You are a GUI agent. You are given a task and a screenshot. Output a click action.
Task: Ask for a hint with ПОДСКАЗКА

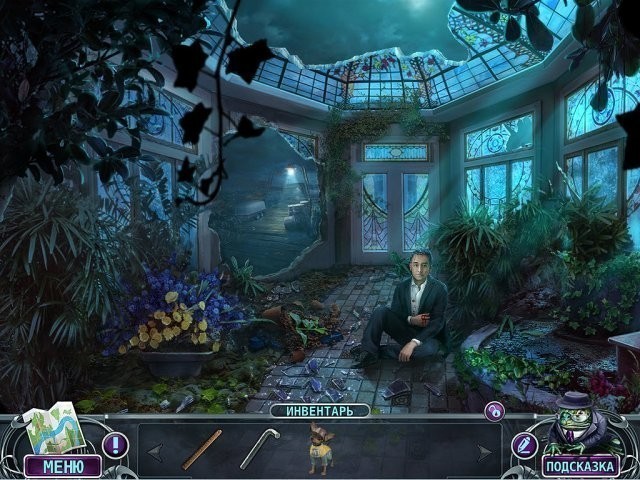pos(579,466)
